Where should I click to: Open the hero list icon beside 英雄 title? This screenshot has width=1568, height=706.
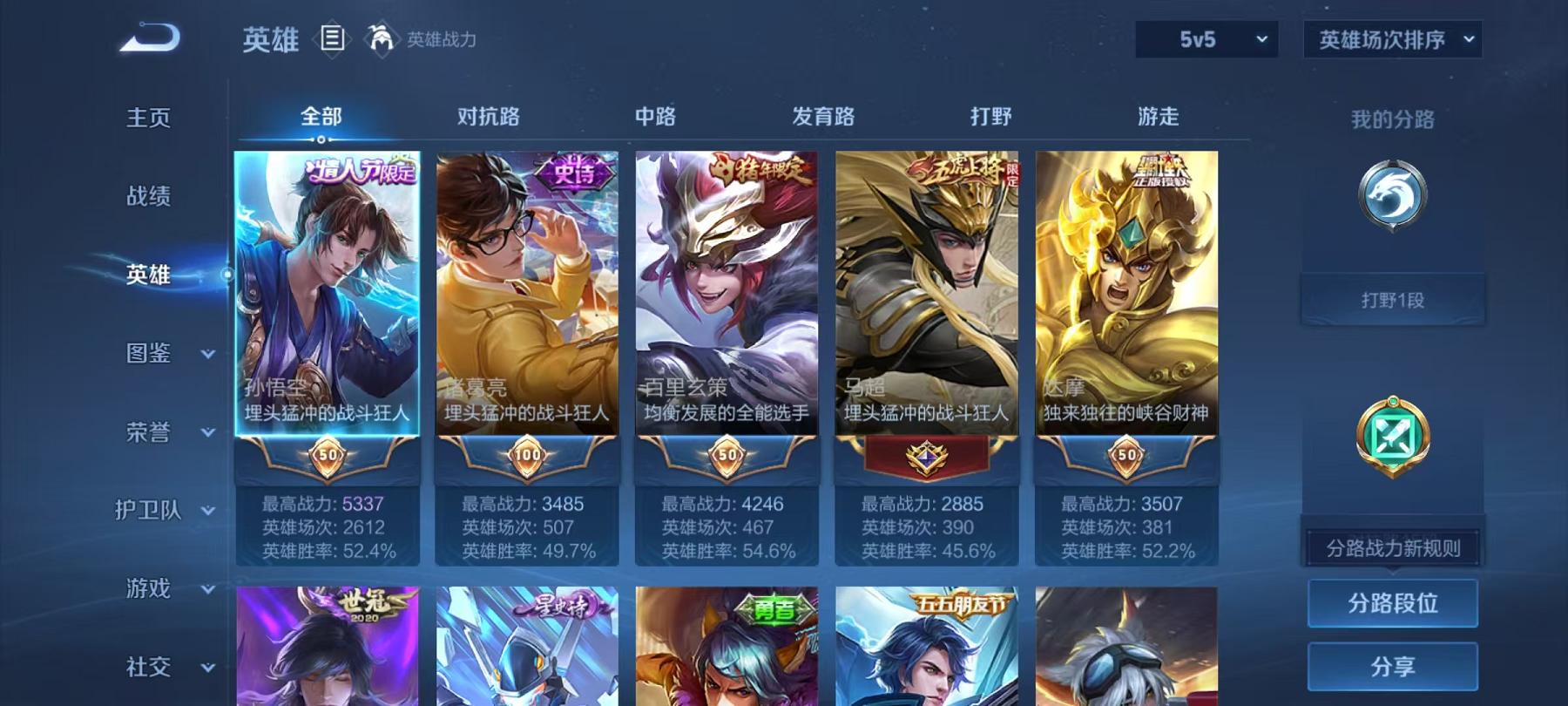[x=334, y=37]
